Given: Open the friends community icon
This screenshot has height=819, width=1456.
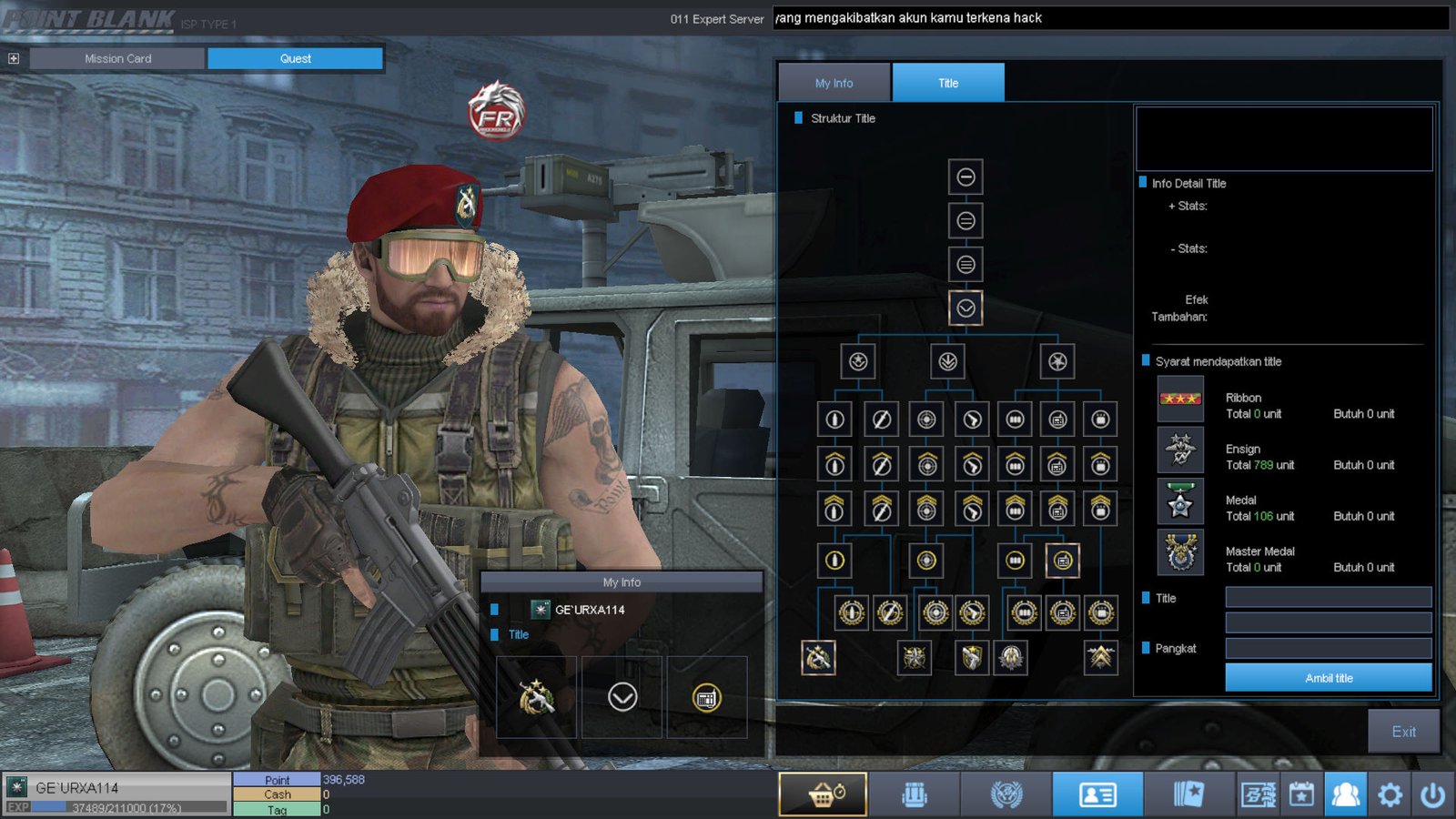Looking at the screenshot, I should click(1345, 795).
